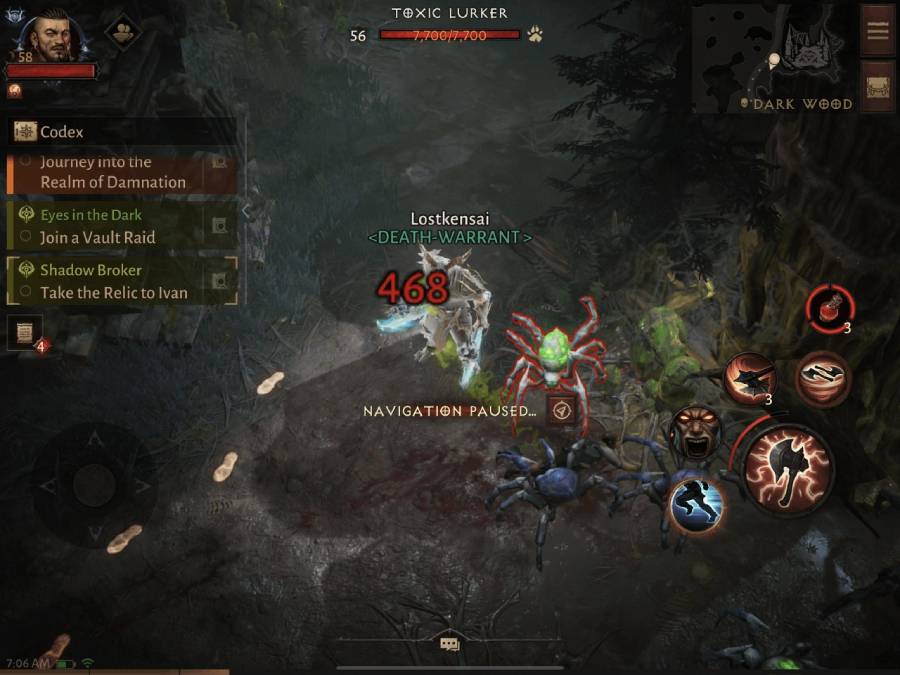Open the scroll icon with 4 notifications
Viewport: 900px width, 675px height.
24,333
